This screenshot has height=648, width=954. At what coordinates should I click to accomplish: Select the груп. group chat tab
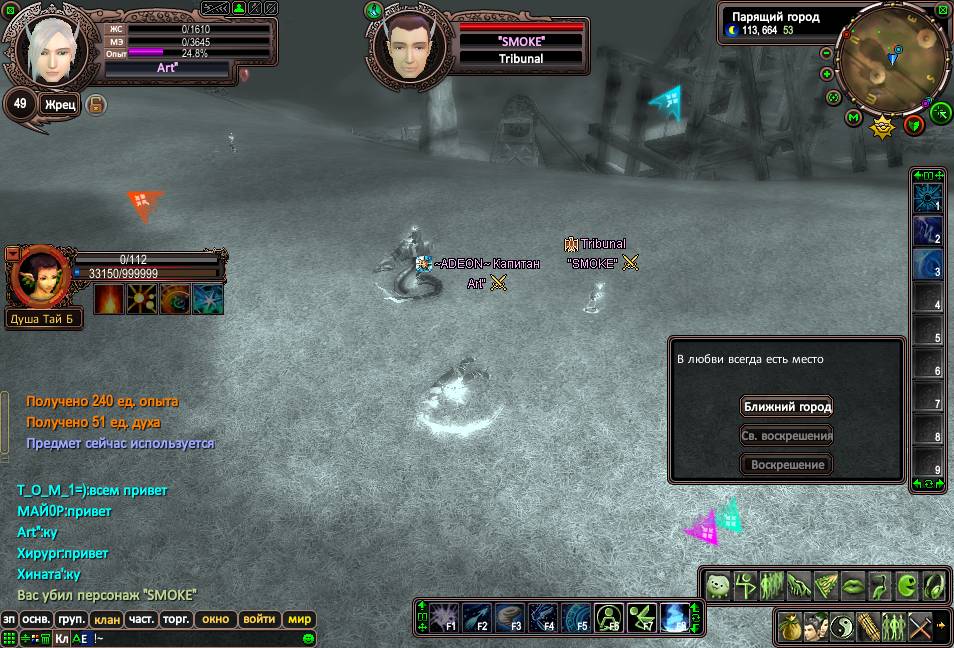tap(70, 620)
